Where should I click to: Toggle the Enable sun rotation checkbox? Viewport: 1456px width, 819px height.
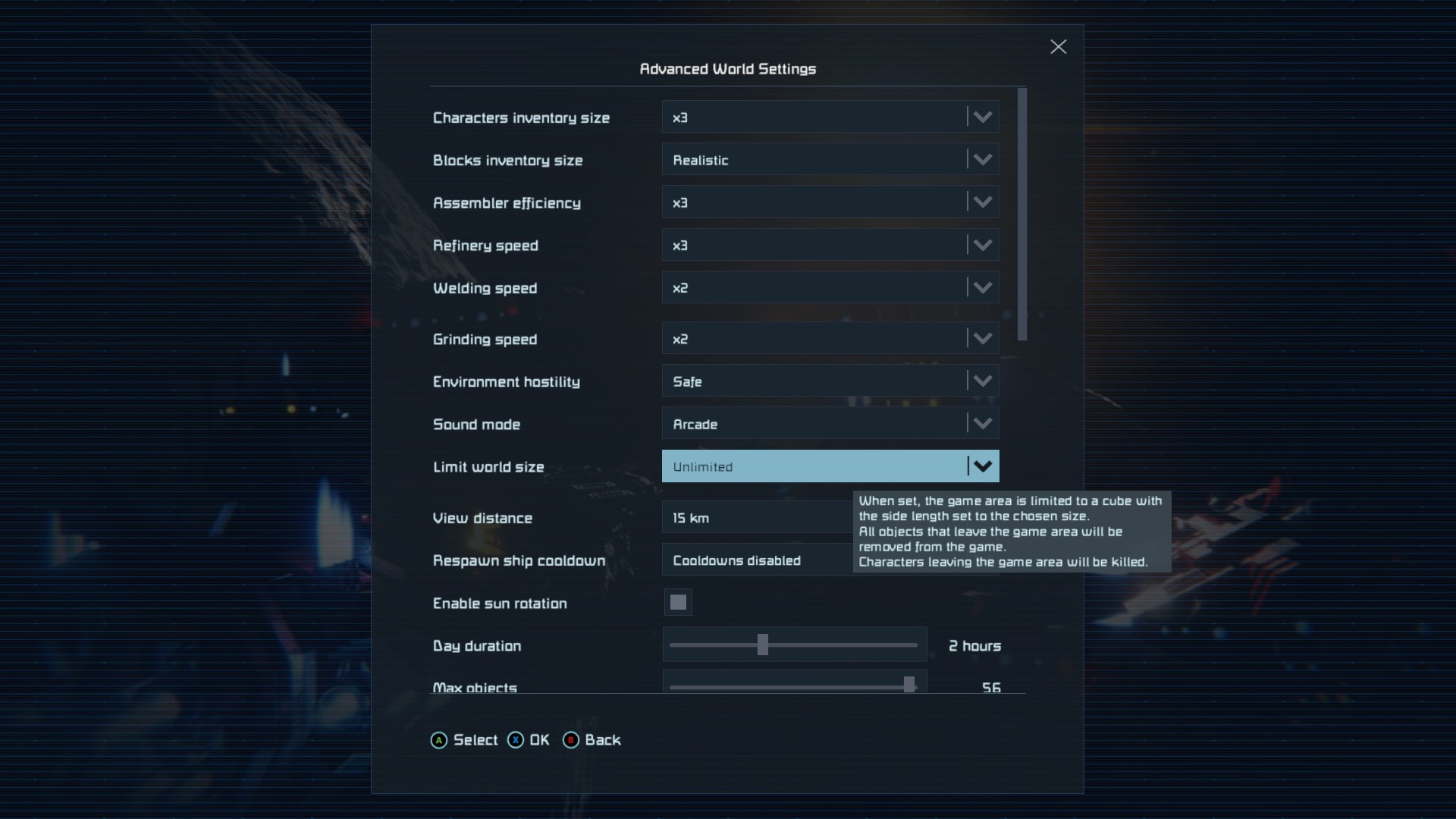(678, 603)
